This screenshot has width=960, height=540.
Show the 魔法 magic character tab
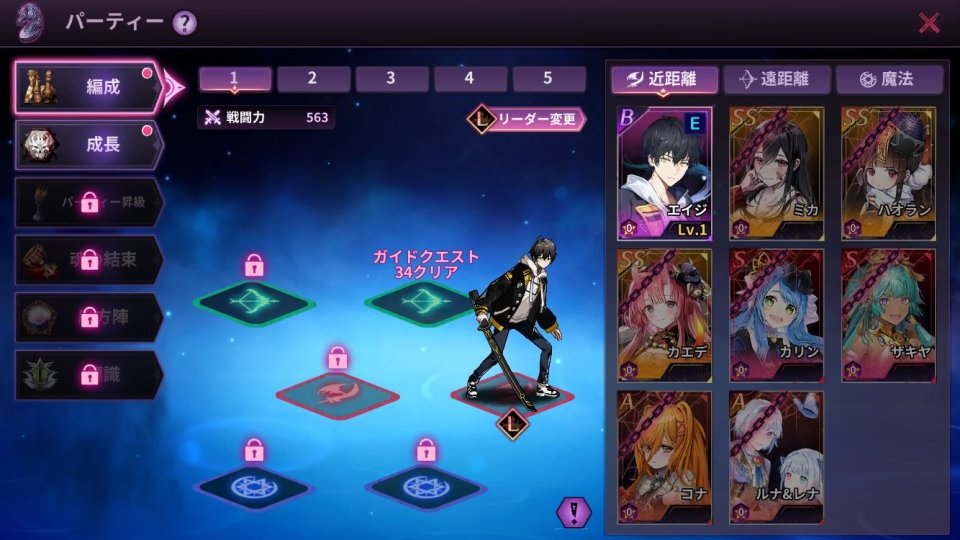[x=889, y=79]
